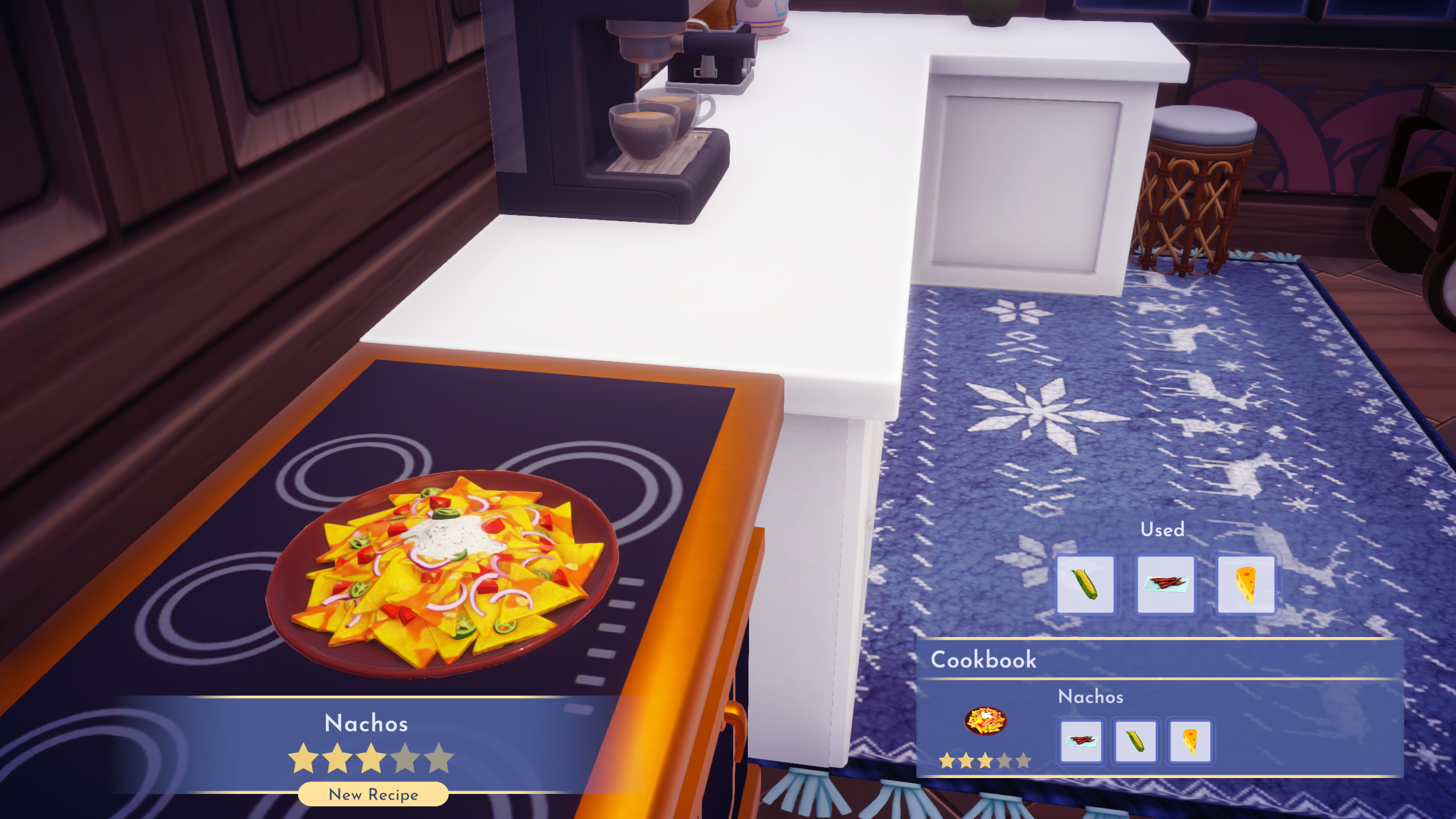Click the first star in the Cookbook rating
The width and height of the screenshot is (1456, 819).
(x=945, y=760)
